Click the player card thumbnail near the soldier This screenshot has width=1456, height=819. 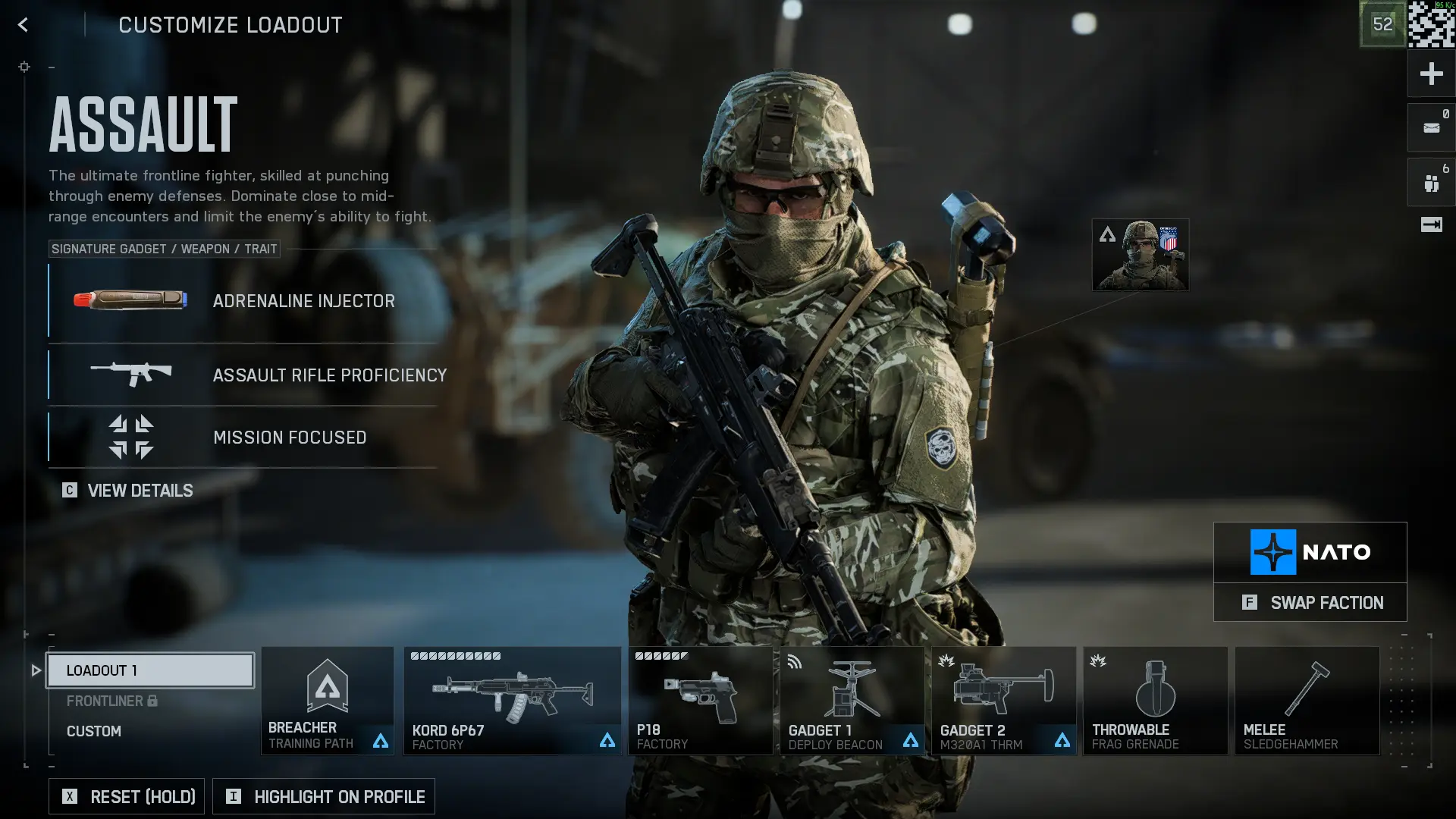coord(1140,255)
